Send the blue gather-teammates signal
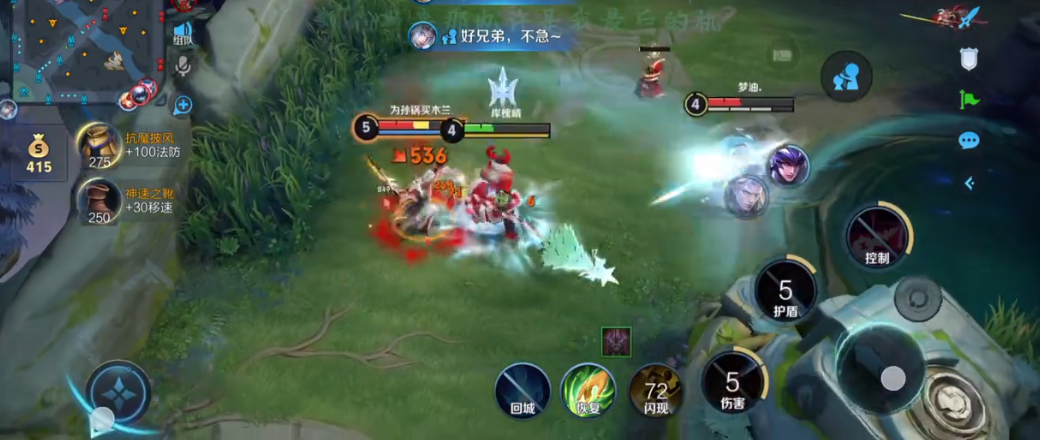 click(846, 77)
